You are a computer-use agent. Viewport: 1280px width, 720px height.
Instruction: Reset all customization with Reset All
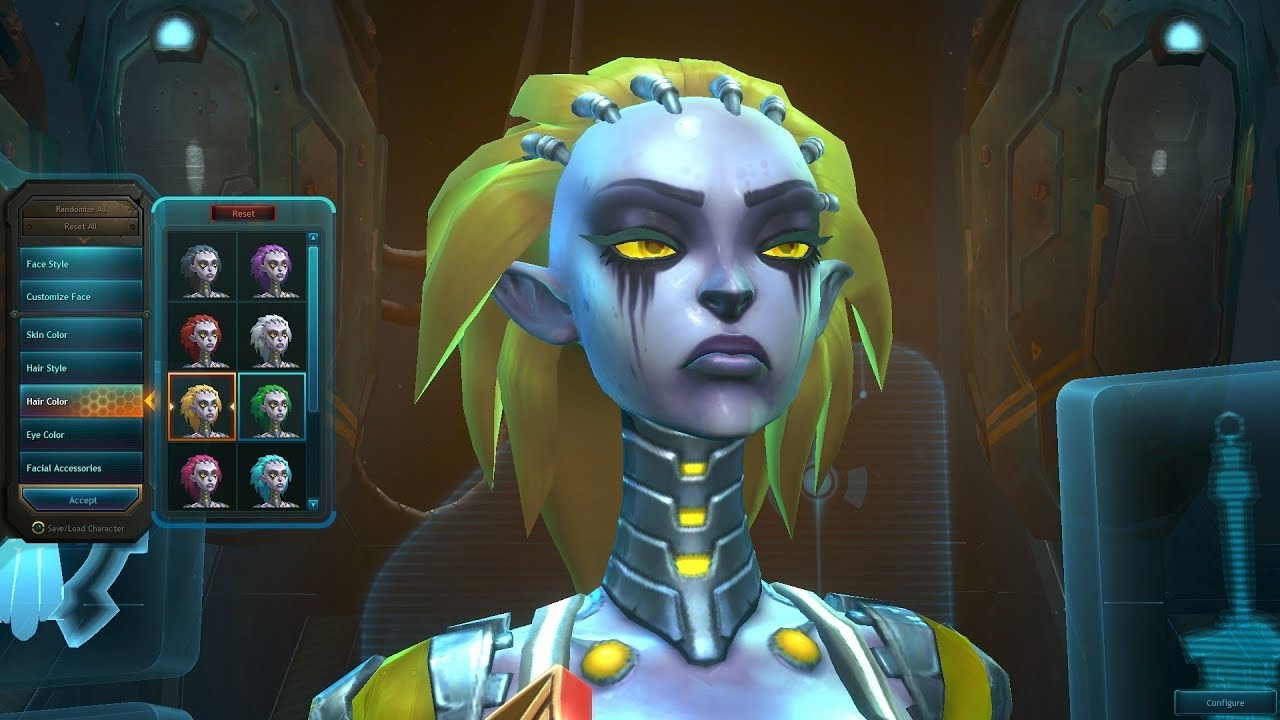pyautogui.click(x=83, y=227)
